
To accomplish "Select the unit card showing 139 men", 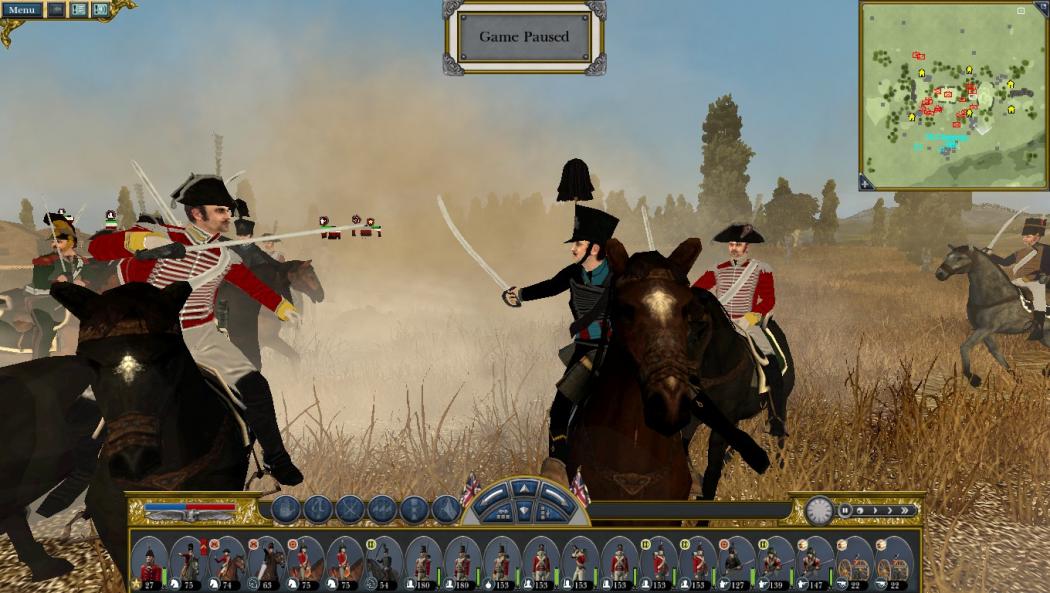I will pyautogui.click(x=774, y=564).
